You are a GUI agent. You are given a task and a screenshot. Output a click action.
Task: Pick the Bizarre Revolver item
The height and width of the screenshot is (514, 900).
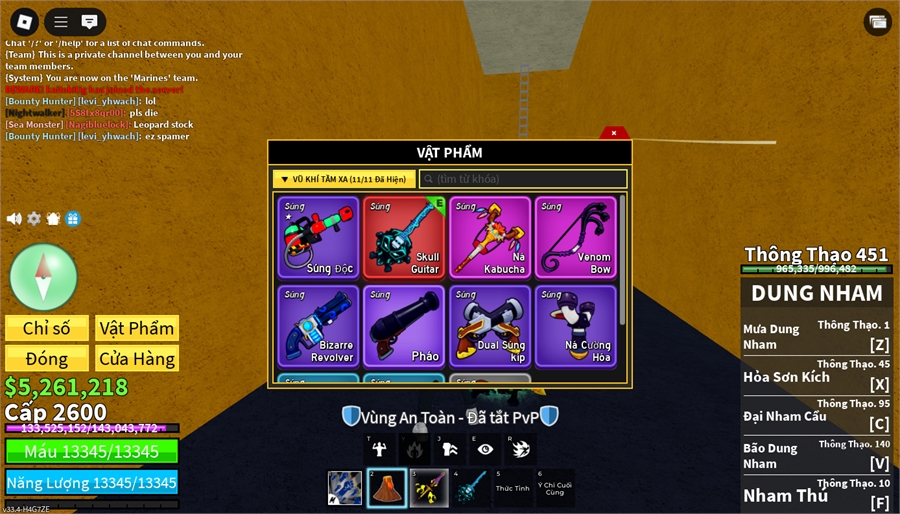(x=319, y=326)
